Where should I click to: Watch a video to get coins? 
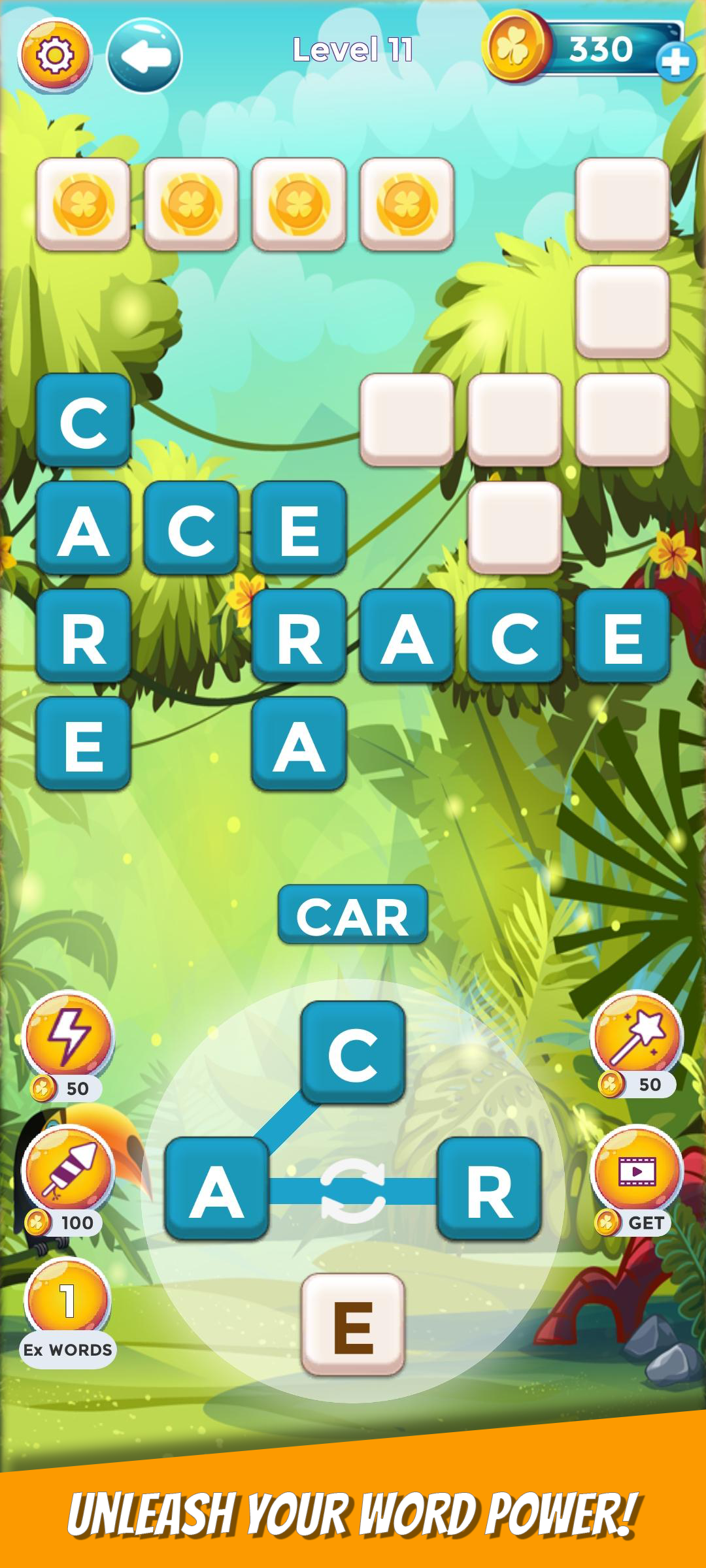[637, 1171]
